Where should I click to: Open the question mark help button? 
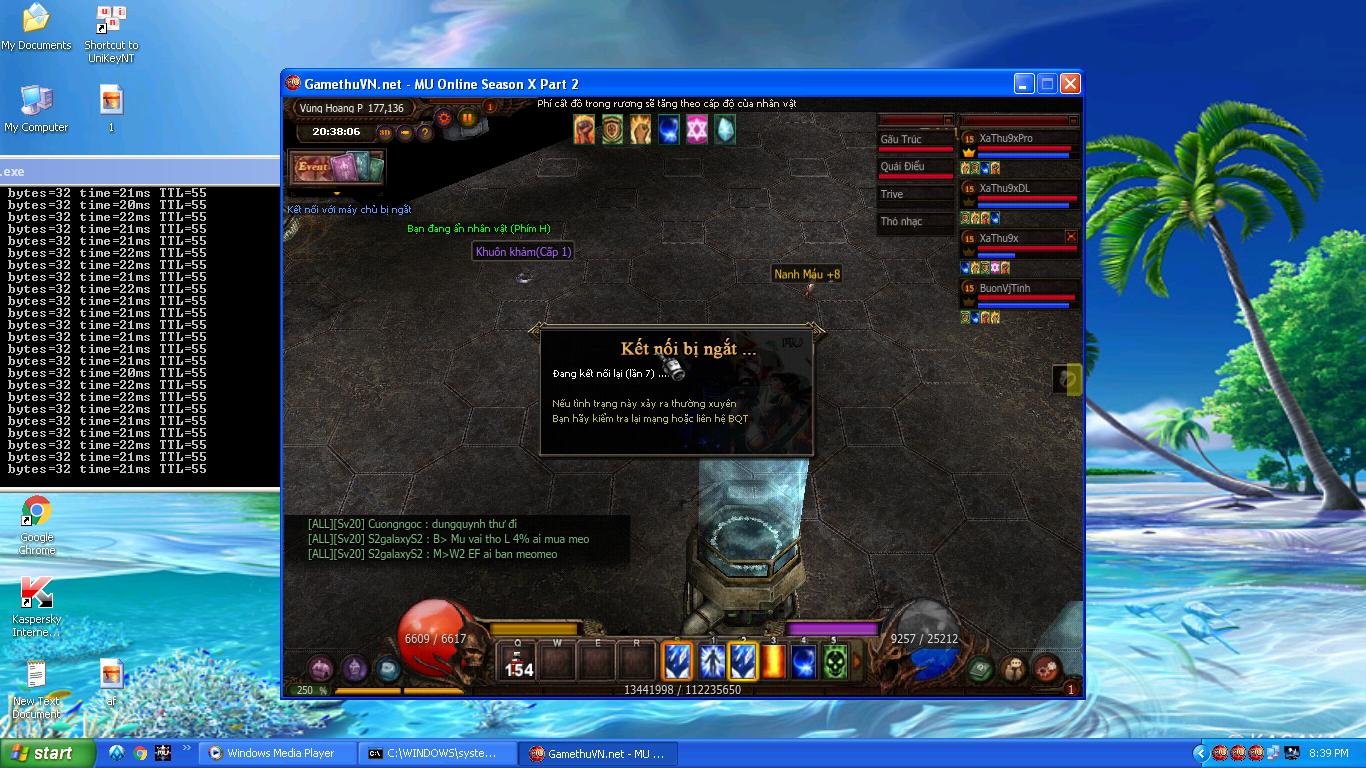(424, 132)
